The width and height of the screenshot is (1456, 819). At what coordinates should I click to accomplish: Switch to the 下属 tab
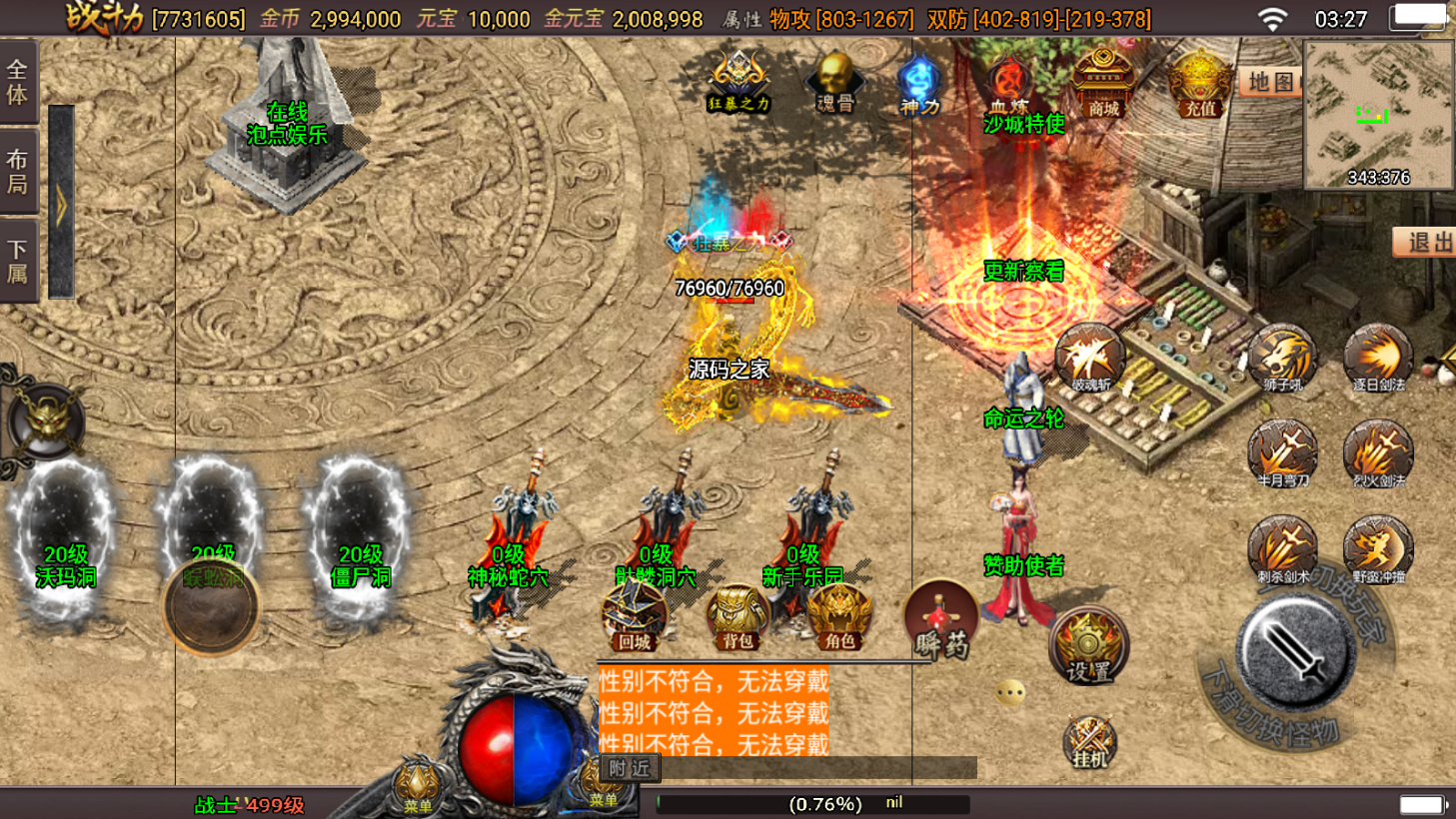coord(18,262)
